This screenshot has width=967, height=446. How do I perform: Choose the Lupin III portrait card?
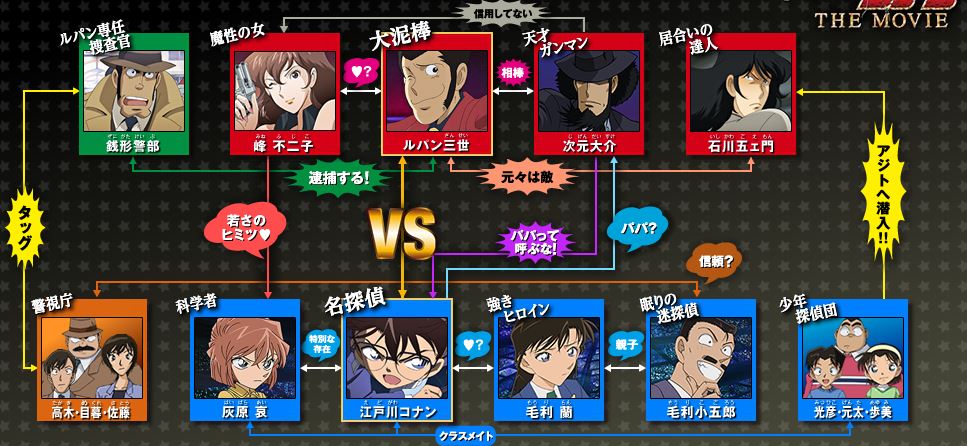coord(437,99)
